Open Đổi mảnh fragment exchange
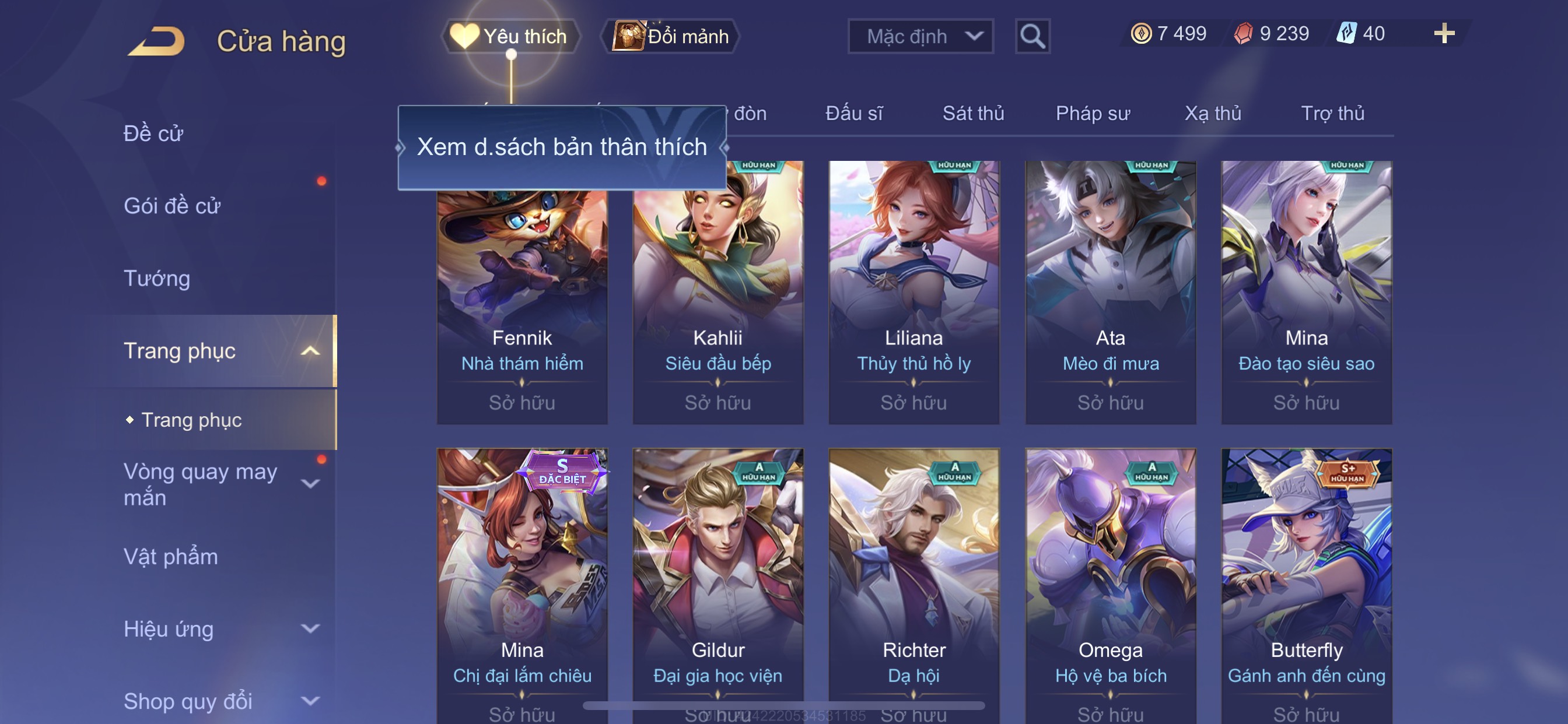The width and height of the screenshot is (1568, 724). tap(670, 37)
